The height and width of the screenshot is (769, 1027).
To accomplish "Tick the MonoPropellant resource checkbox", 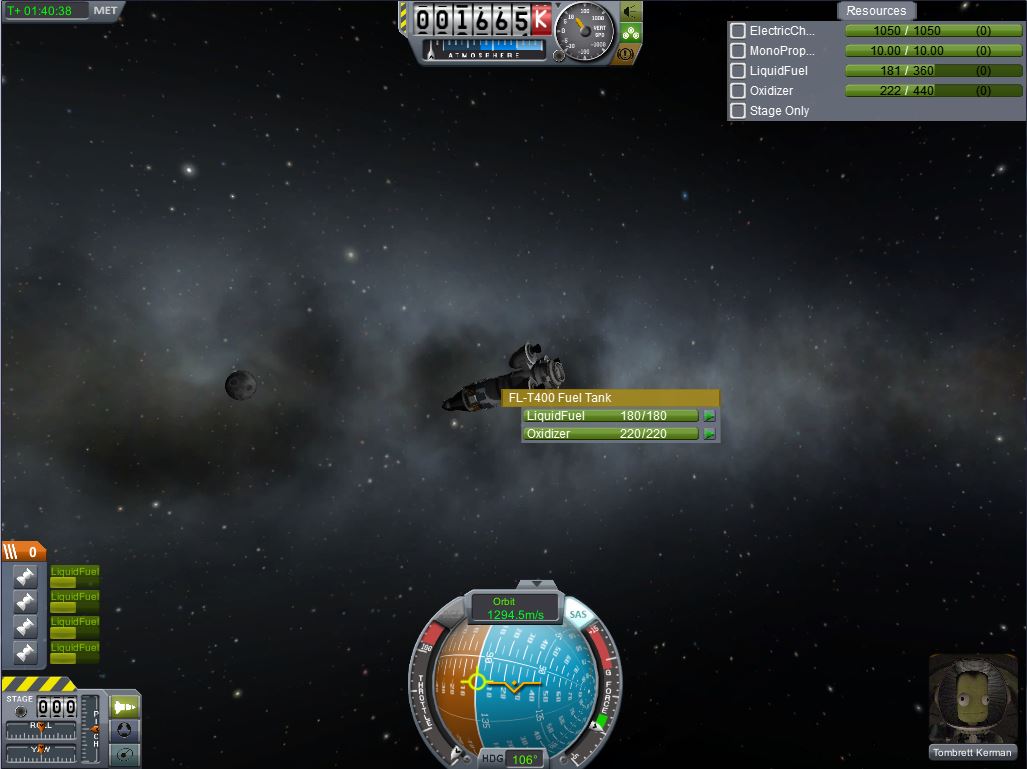I will tap(738, 51).
